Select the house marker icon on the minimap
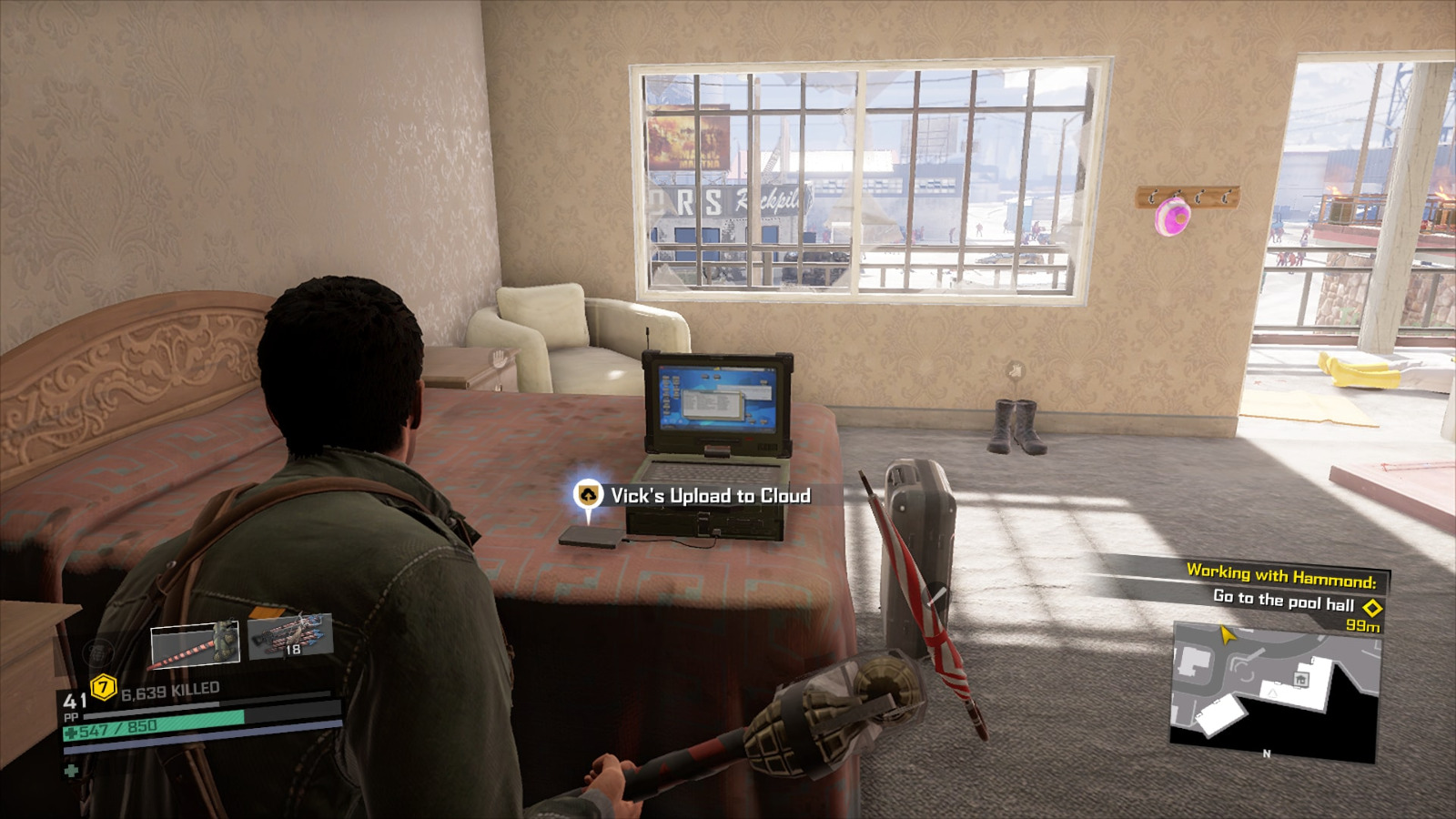Viewport: 1456px width, 819px height. 1301,679
